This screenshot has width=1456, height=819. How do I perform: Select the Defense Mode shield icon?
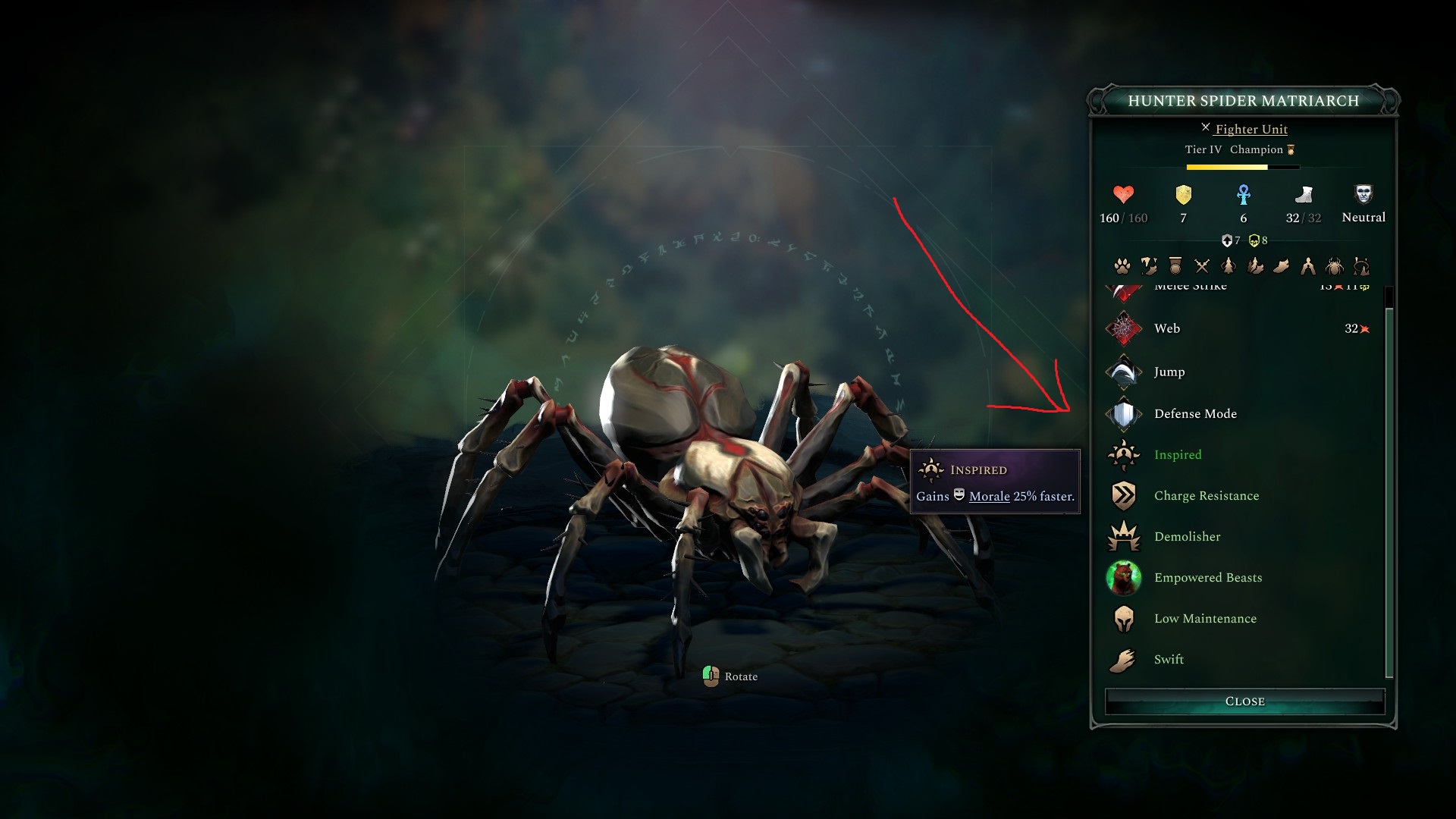[x=1125, y=413]
